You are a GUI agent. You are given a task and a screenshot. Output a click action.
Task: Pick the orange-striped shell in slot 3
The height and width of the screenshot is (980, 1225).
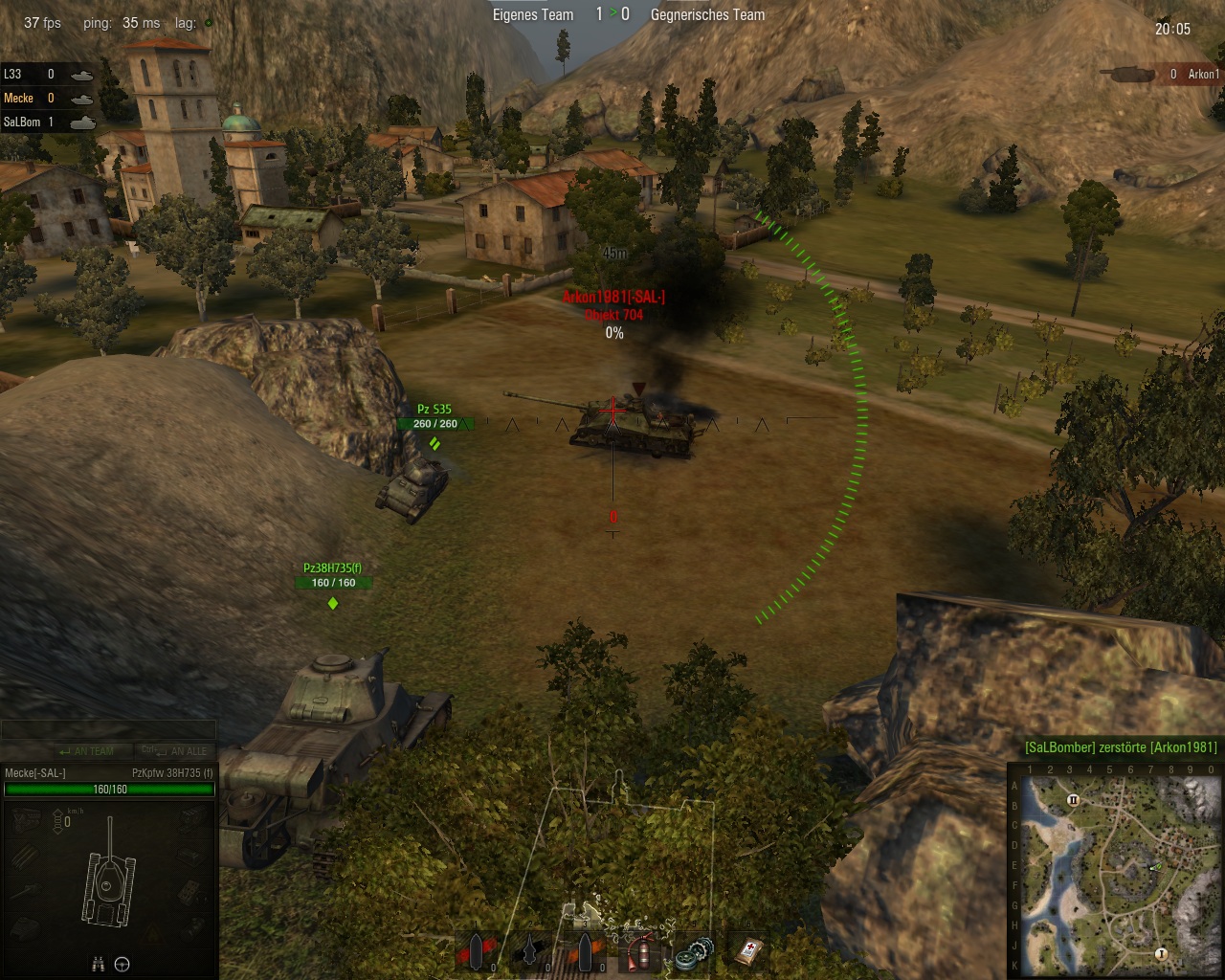[585, 952]
